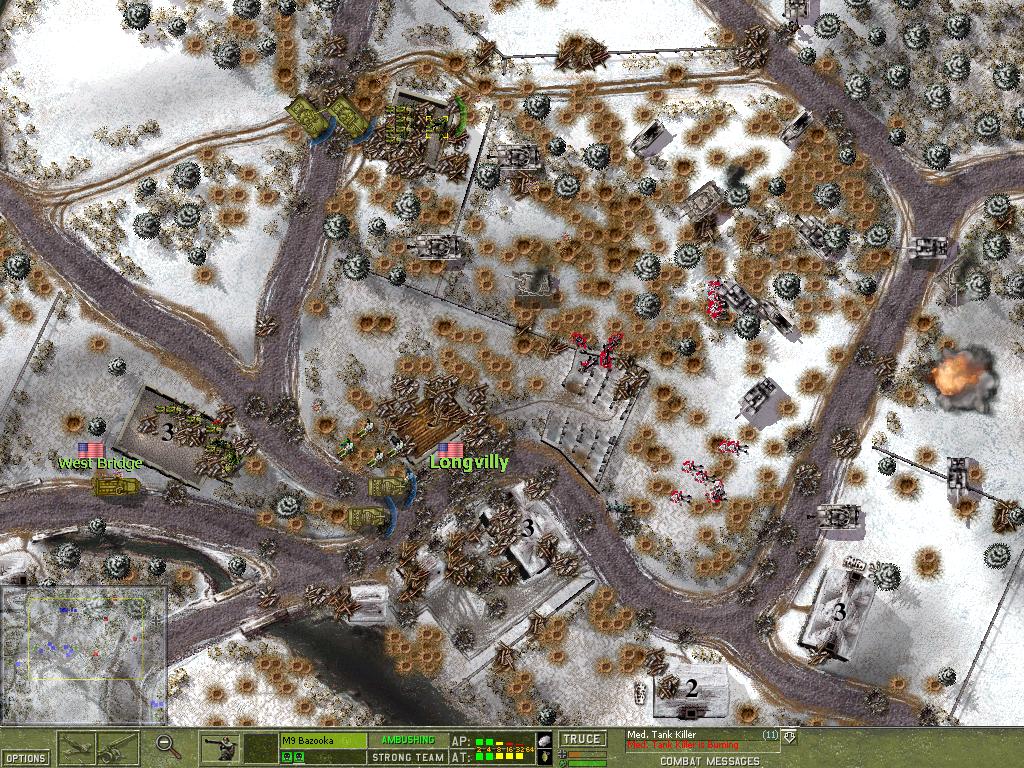Select the West Bridge victory location flag

tap(91, 450)
